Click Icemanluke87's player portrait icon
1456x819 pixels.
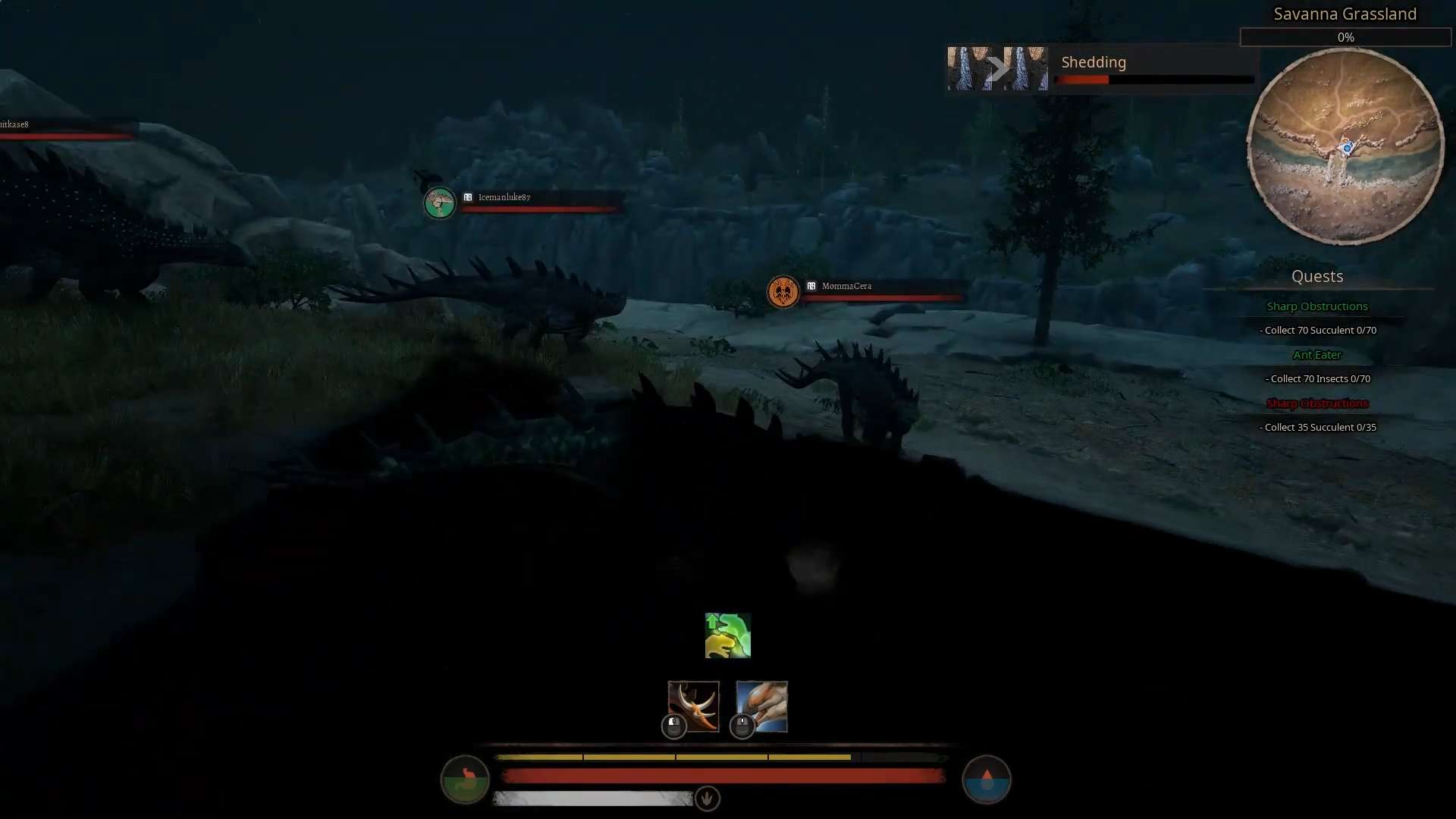(439, 203)
